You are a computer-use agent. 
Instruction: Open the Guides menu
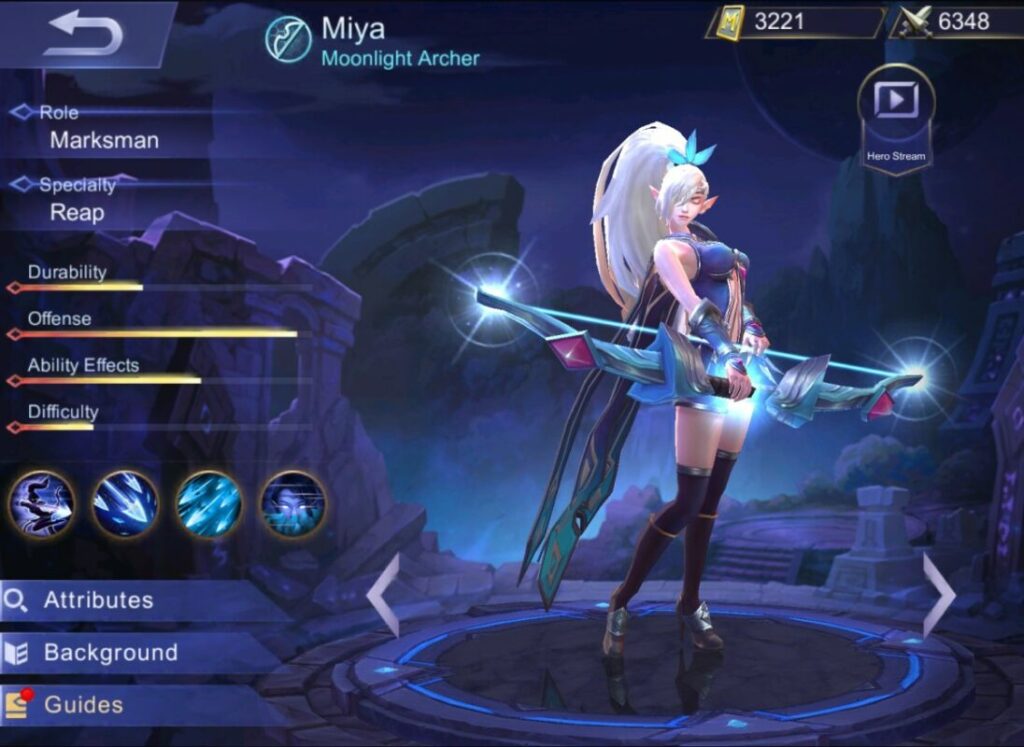(83, 705)
